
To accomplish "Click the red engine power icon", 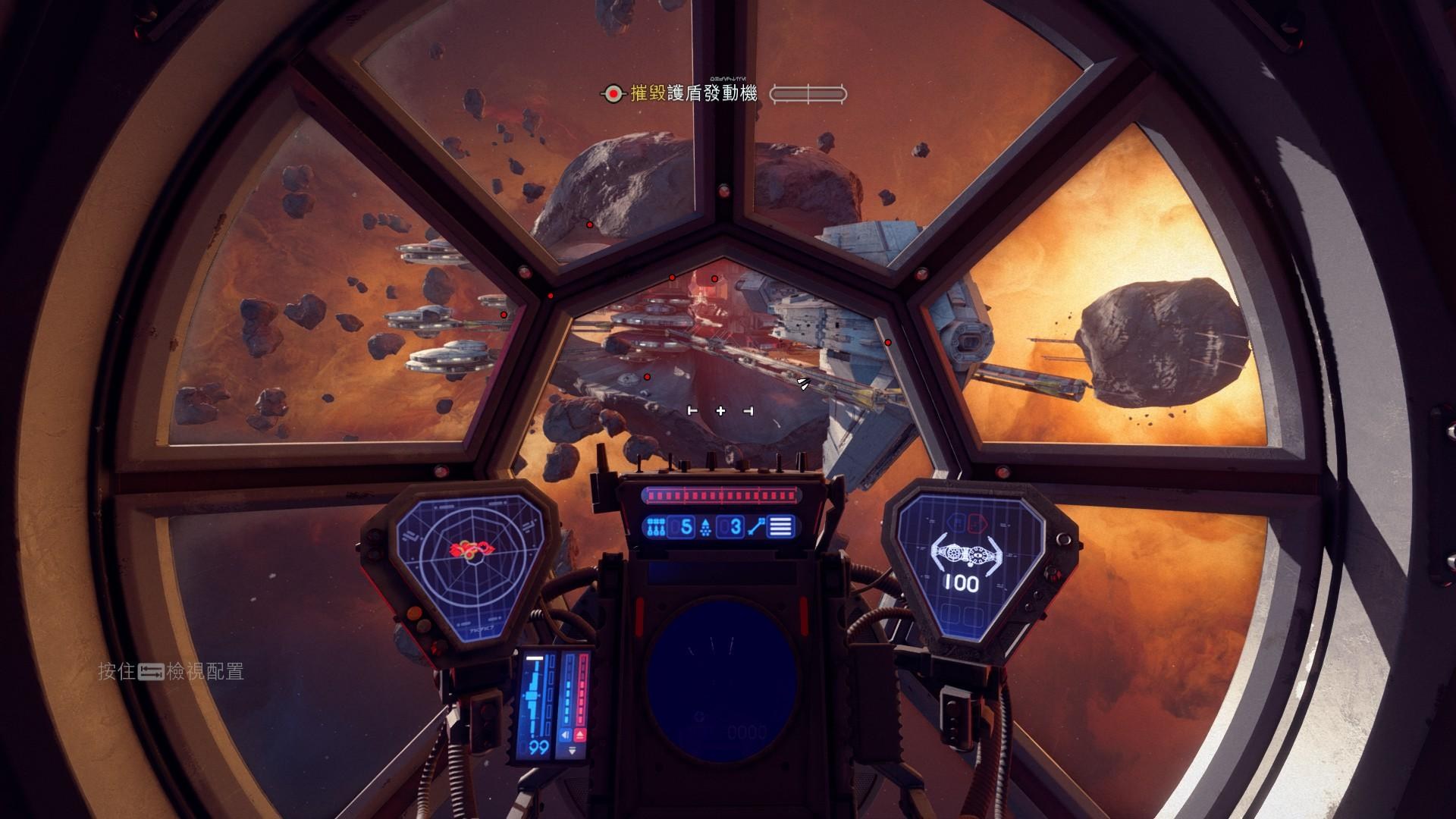I will tap(581, 735).
